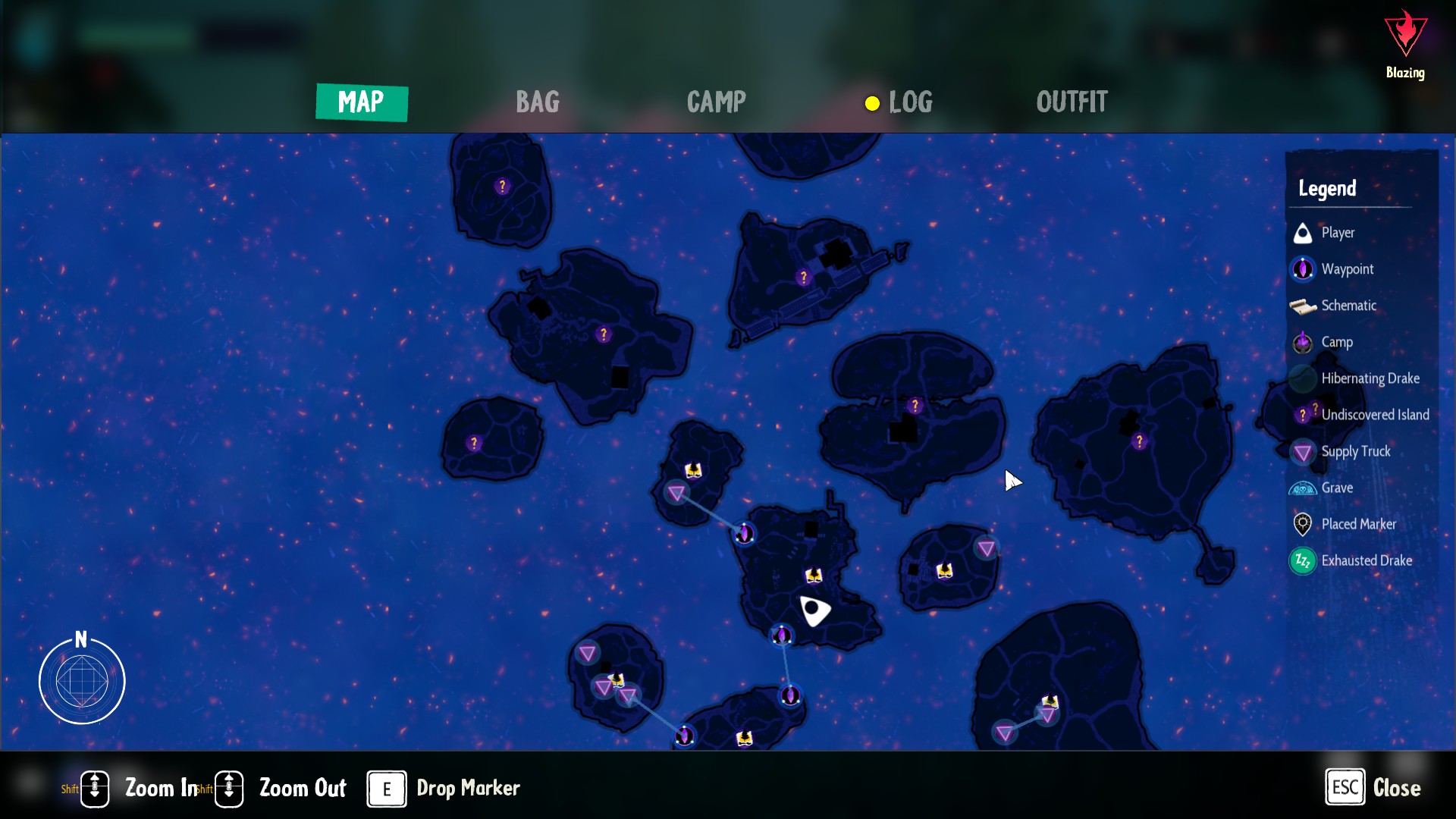Click the Zoom Out label
This screenshot has height=819, width=1456.
tap(303, 789)
